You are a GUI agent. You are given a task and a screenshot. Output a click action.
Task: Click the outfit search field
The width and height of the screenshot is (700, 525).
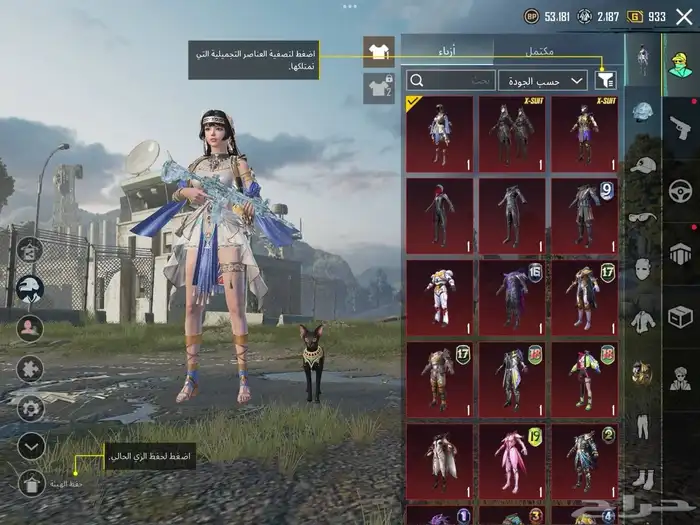452,80
